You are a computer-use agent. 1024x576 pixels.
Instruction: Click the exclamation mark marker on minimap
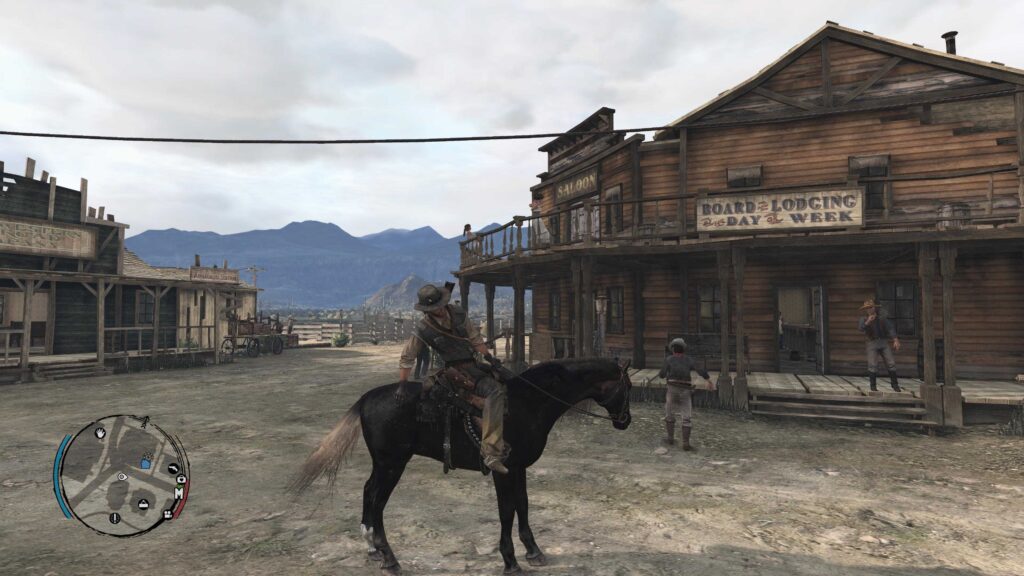click(x=114, y=517)
